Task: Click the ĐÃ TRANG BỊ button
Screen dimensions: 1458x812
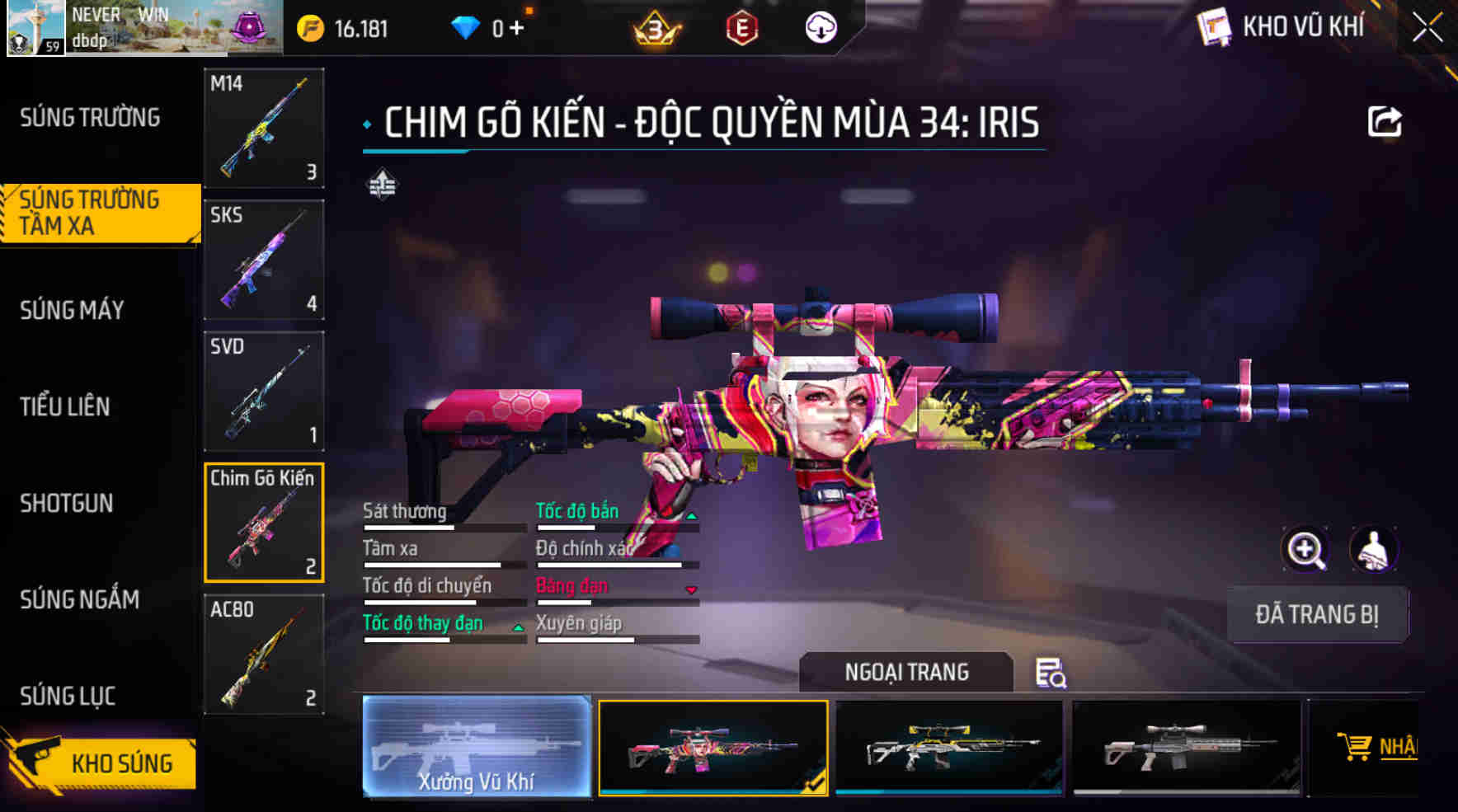Action: pos(1317,613)
